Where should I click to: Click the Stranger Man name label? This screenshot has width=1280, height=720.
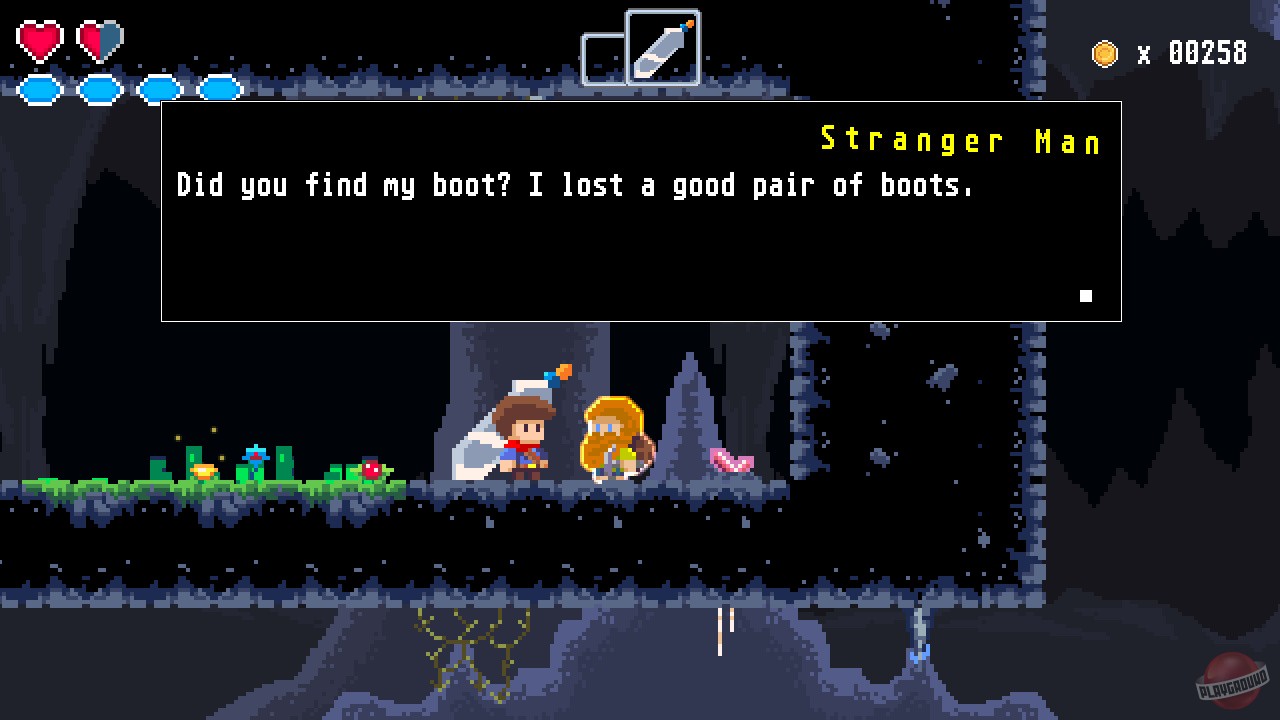point(960,140)
